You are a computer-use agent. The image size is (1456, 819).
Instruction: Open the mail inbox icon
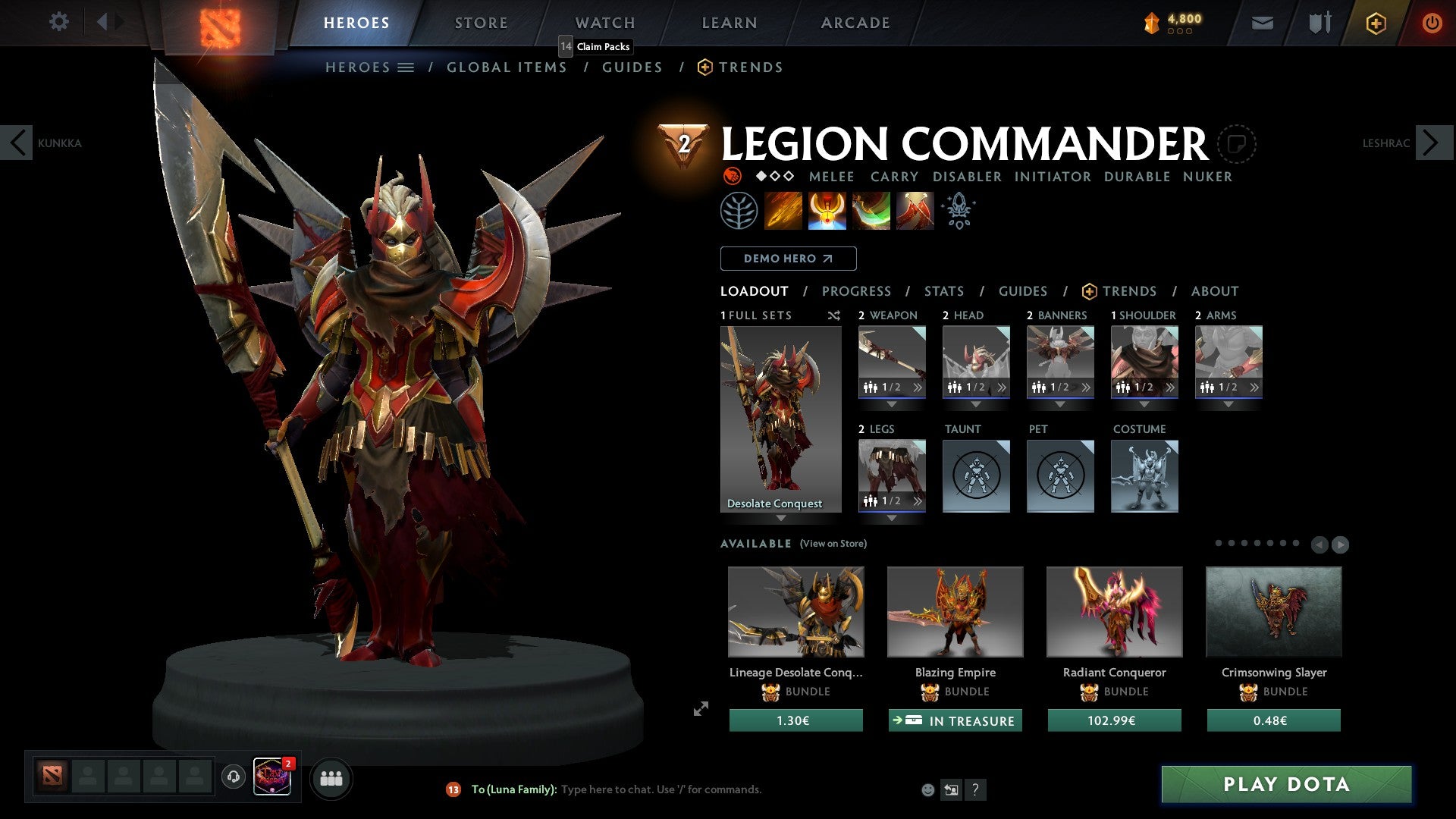pyautogui.click(x=1263, y=23)
